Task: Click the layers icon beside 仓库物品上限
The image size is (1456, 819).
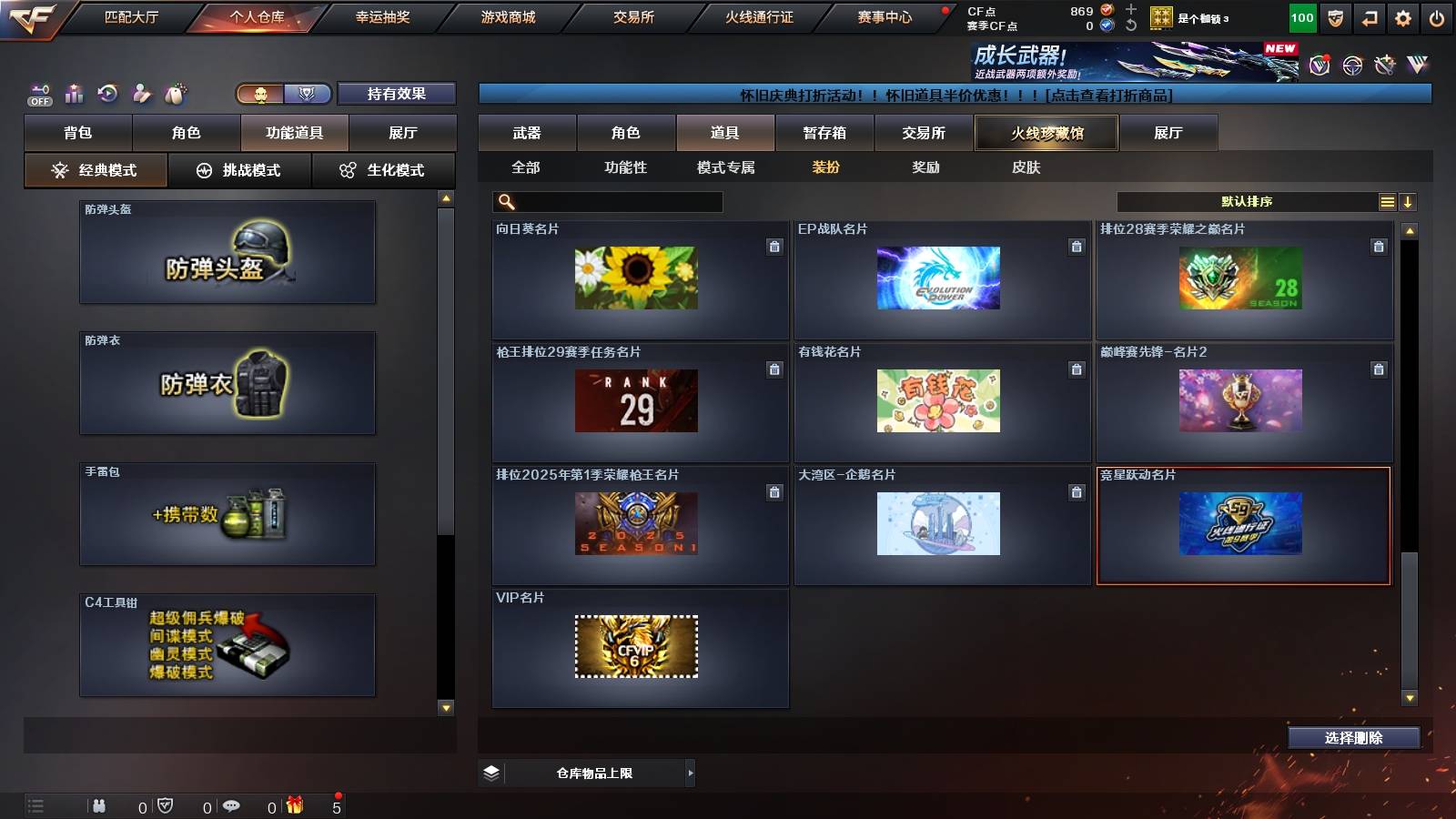Action: pyautogui.click(x=492, y=773)
